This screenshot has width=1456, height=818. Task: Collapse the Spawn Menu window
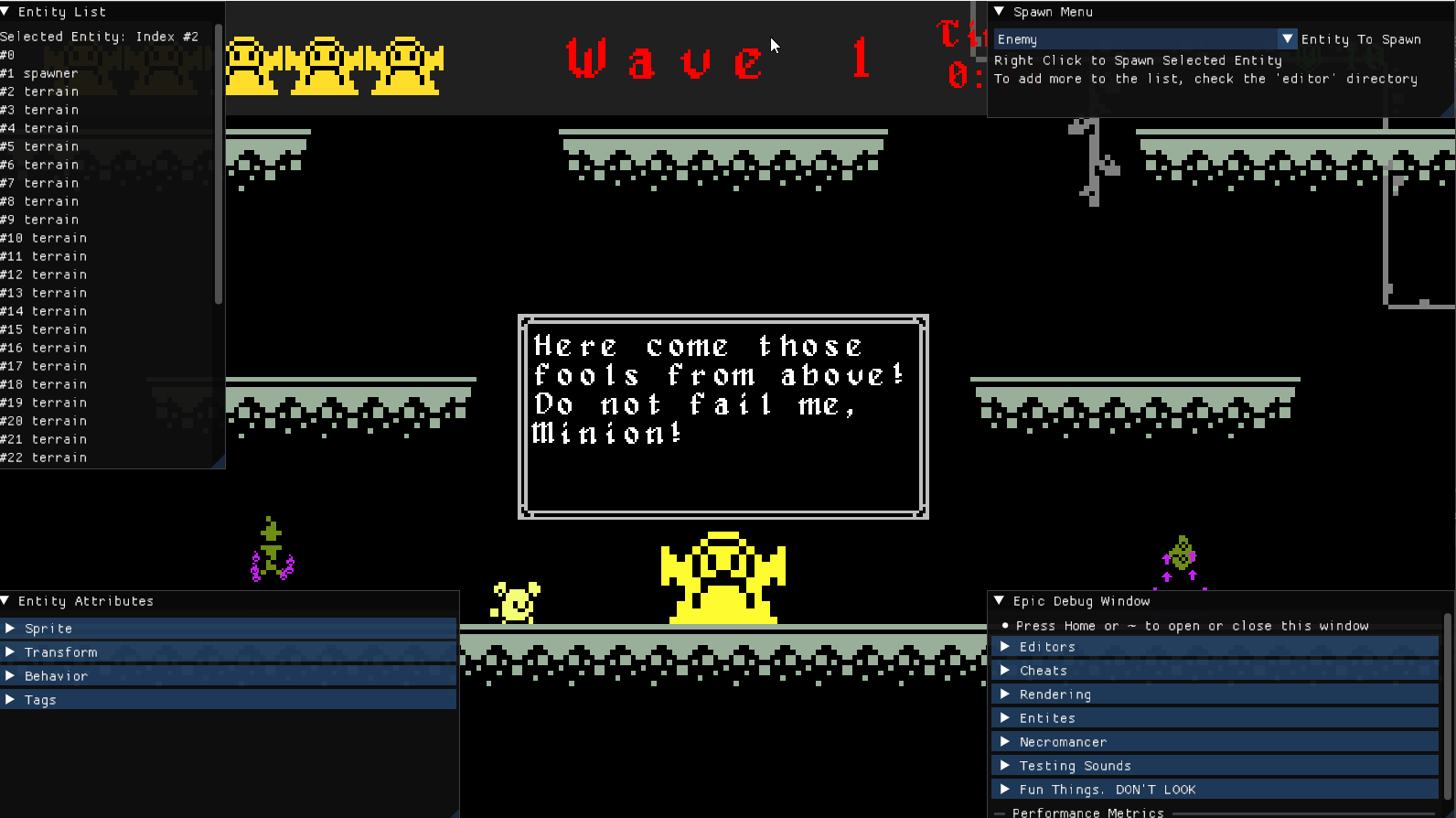tap(1000, 12)
